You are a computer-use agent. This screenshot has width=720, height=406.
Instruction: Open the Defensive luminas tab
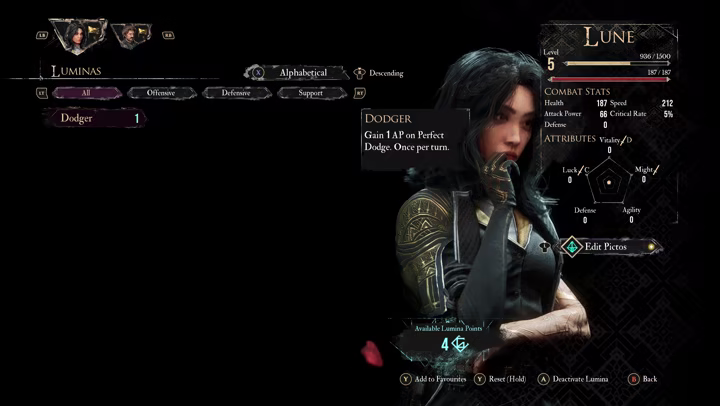tap(236, 93)
